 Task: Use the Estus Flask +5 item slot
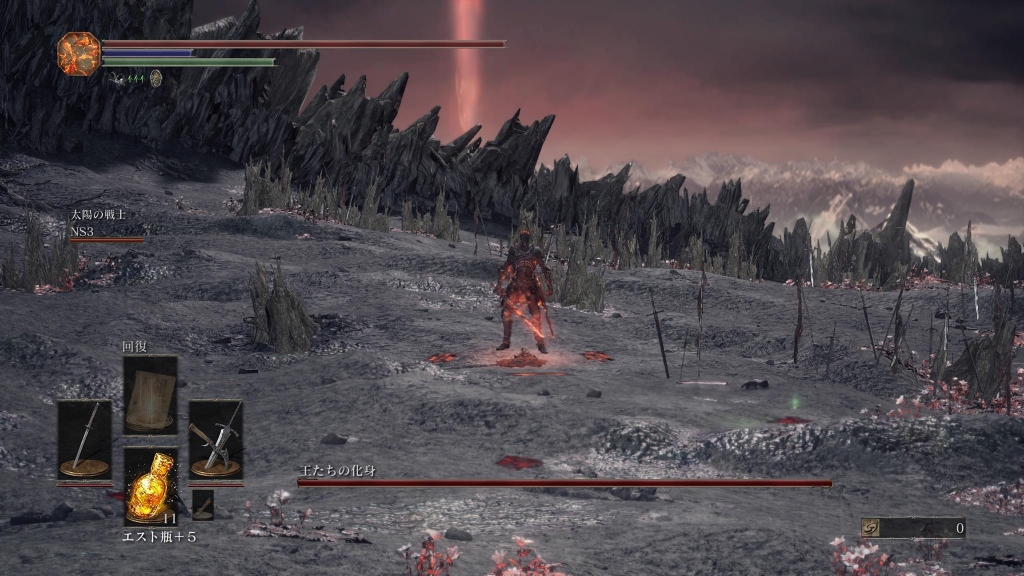coord(150,486)
